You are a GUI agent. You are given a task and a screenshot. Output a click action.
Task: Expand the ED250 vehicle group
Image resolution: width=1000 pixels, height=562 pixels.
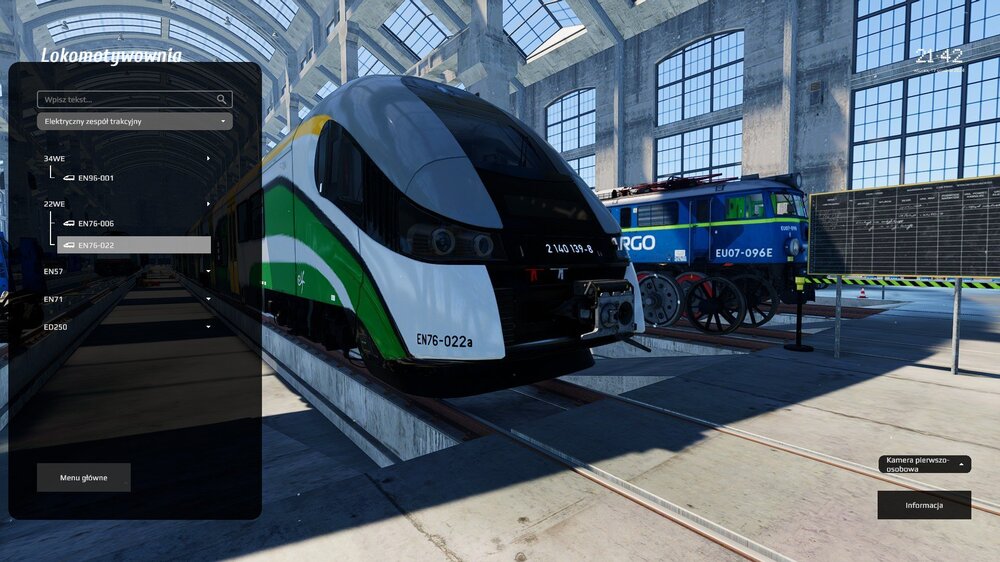[127, 326]
